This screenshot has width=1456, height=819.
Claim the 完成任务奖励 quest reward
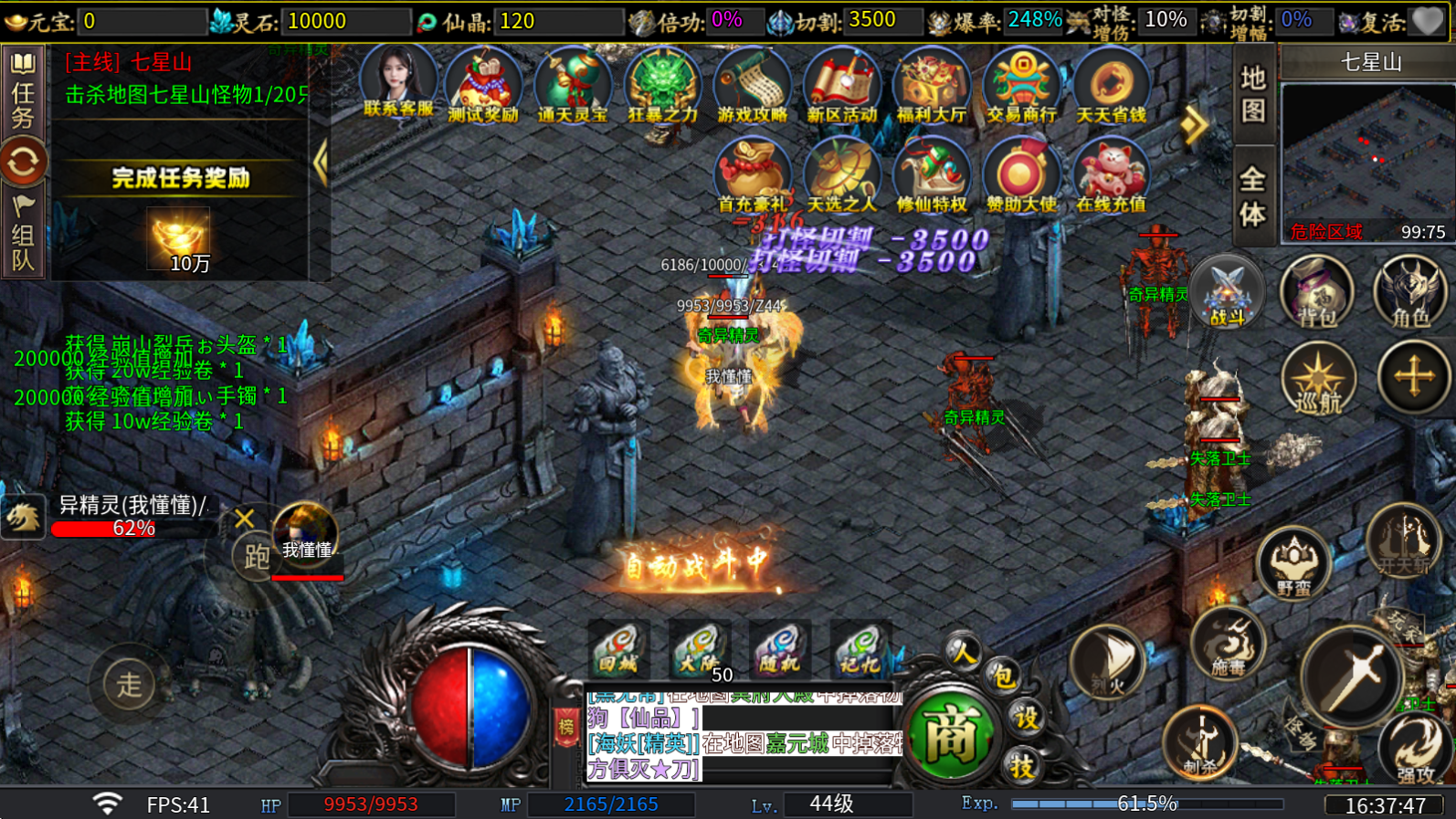tap(180, 178)
